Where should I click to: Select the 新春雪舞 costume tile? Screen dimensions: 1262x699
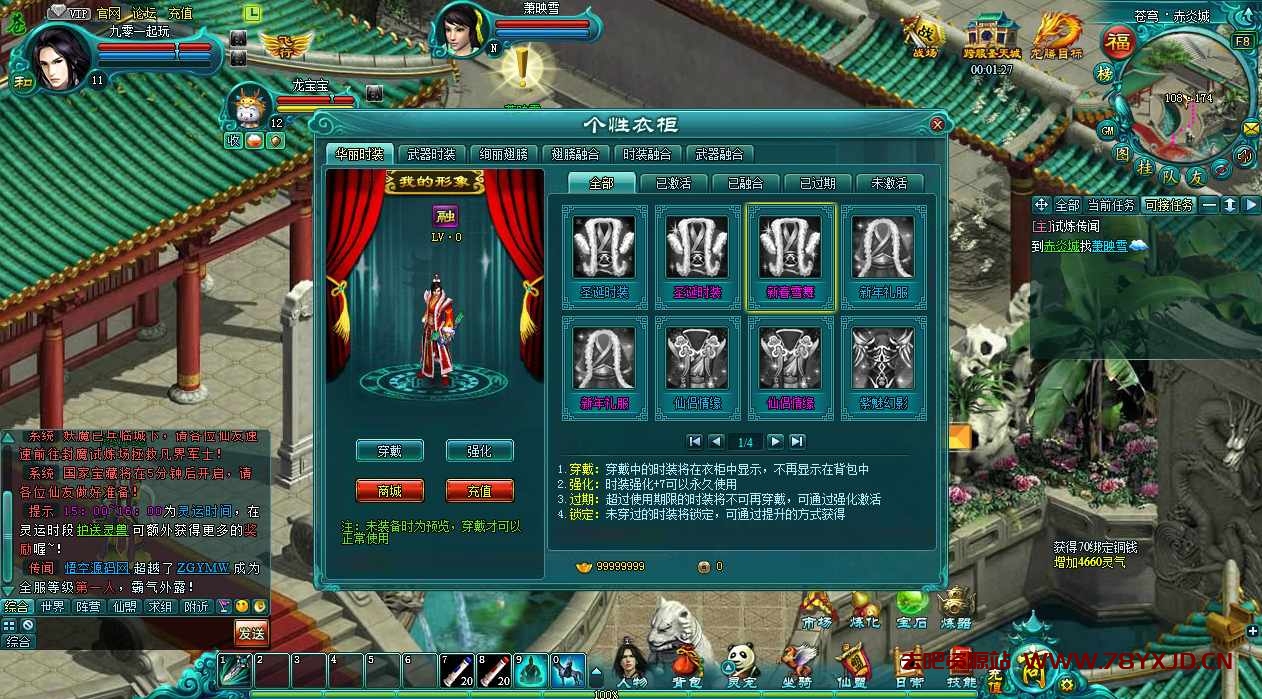(790, 257)
